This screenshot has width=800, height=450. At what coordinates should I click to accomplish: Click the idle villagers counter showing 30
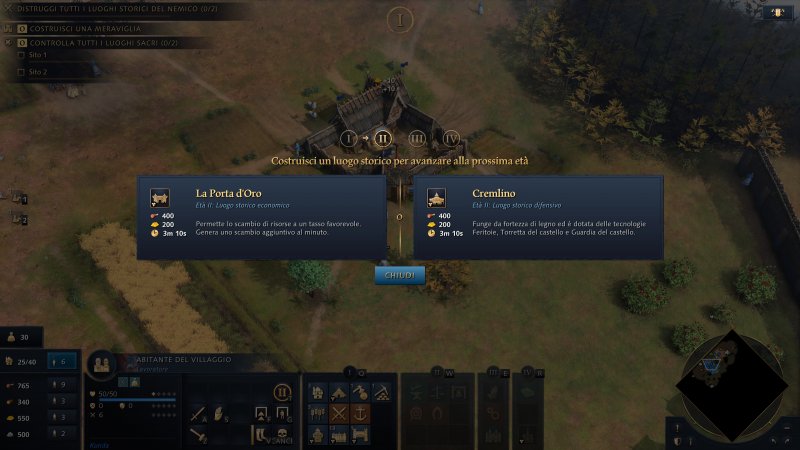(20, 337)
